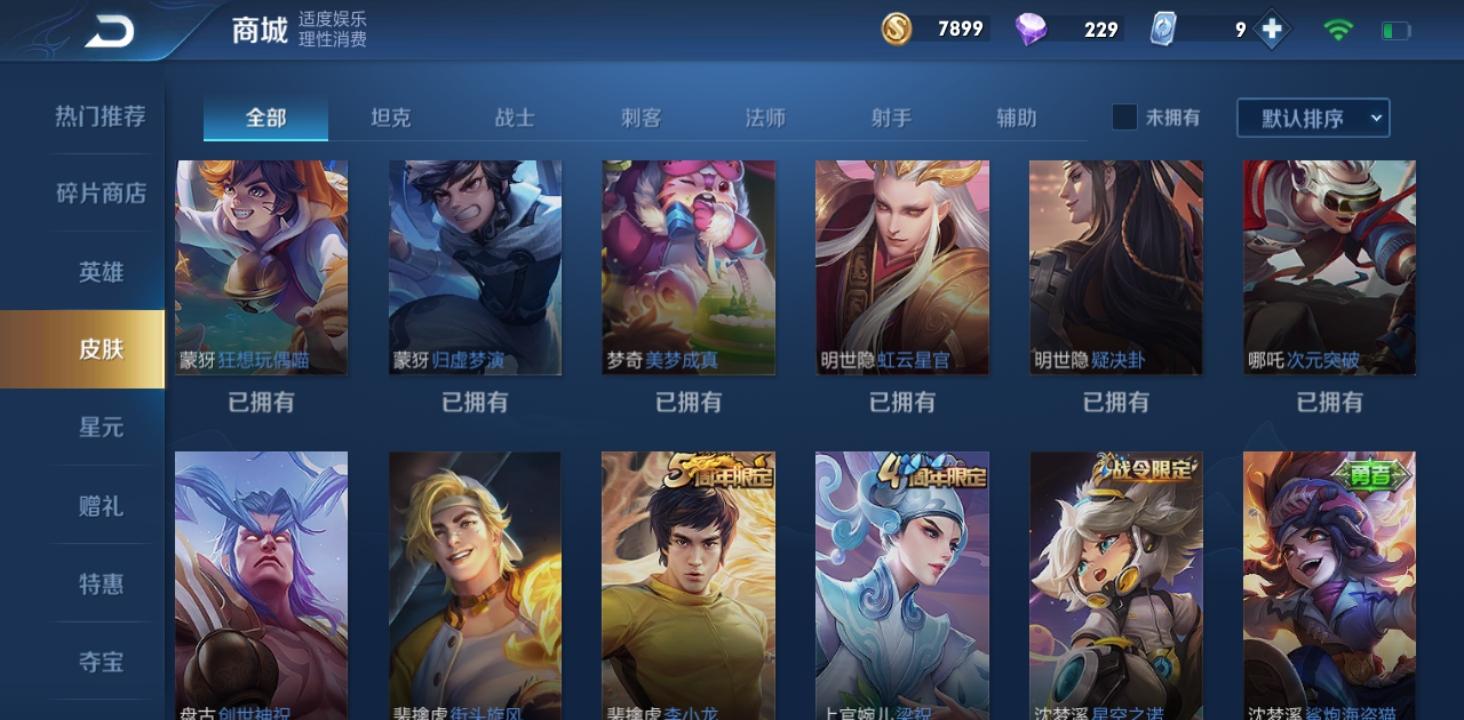Image resolution: width=1464 pixels, height=720 pixels.
Task: Switch to the 辅助 tab
Action: tap(1016, 118)
